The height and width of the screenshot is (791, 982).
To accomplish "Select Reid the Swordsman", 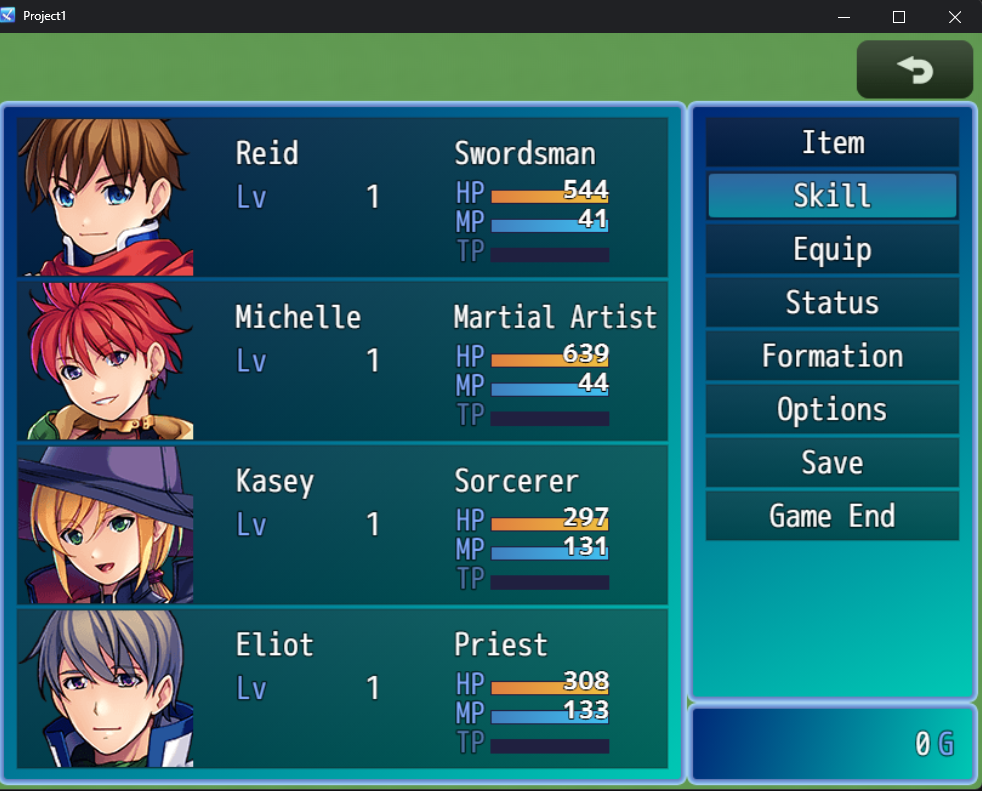I will tap(342, 196).
